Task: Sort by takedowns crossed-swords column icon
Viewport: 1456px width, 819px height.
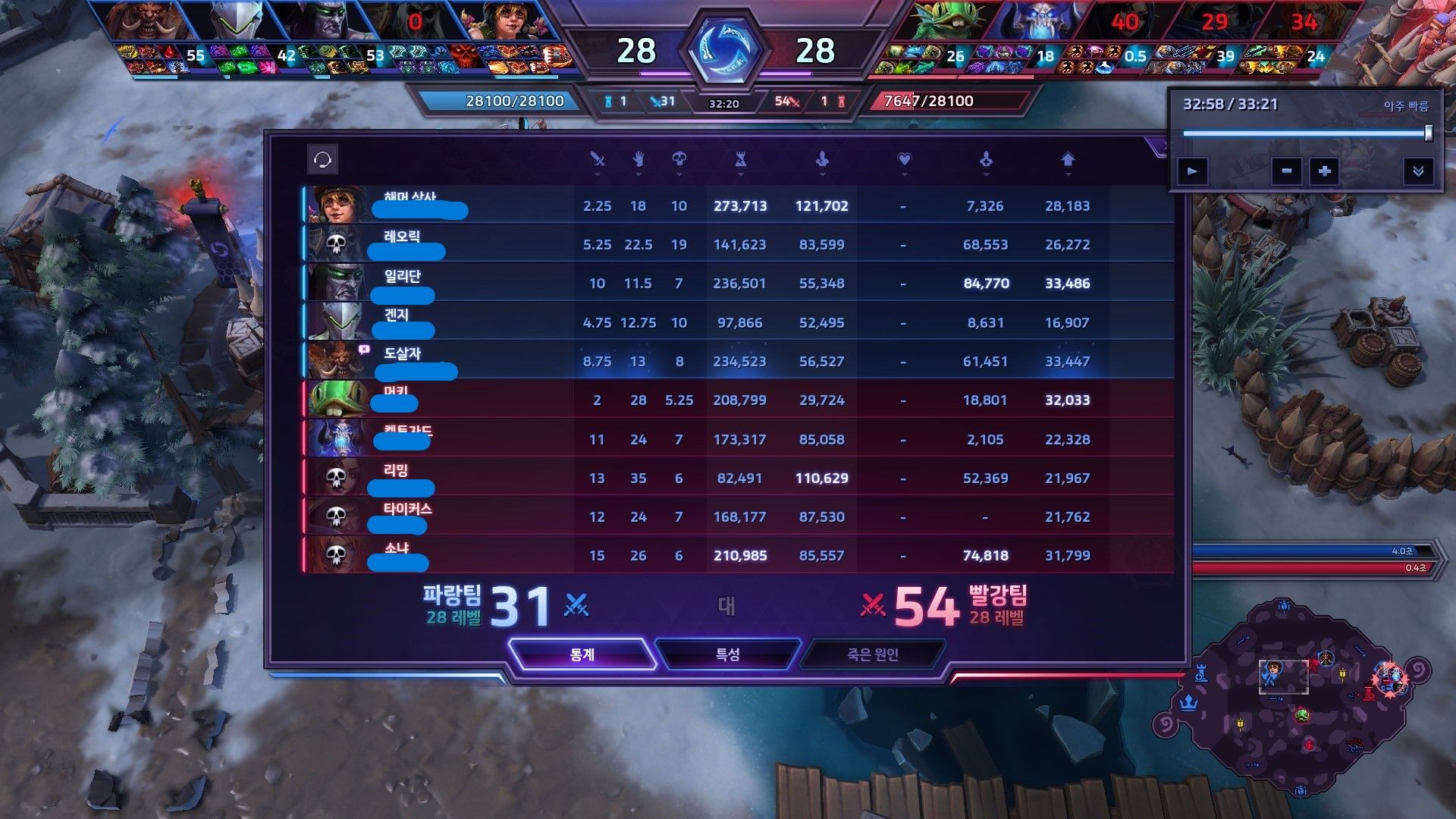Action: click(598, 159)
